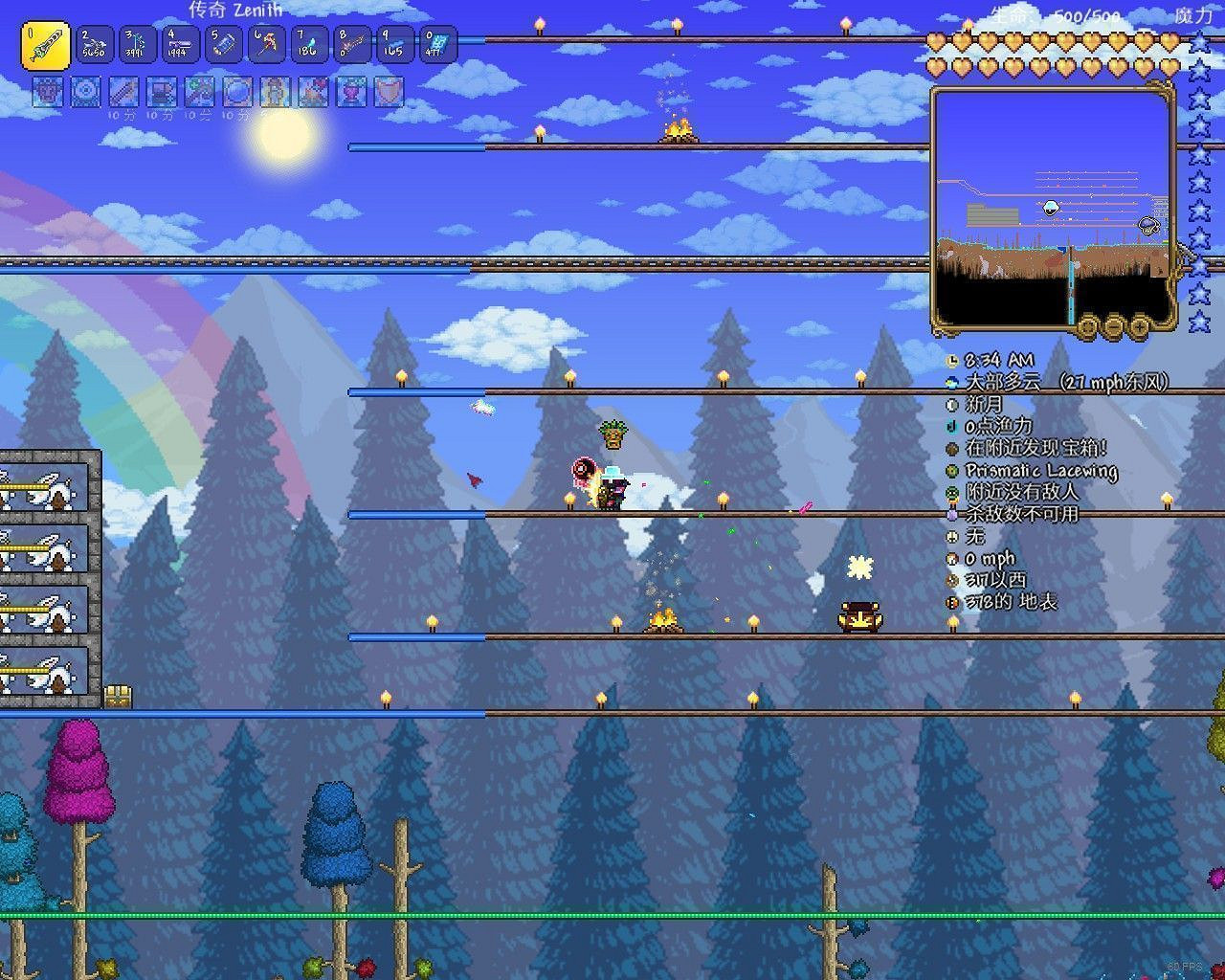The height and width of the screenshot is (980, 1225).
Task: Click the player marker on the minimap
Action: pyautogui.click(x=1051, y=209)
